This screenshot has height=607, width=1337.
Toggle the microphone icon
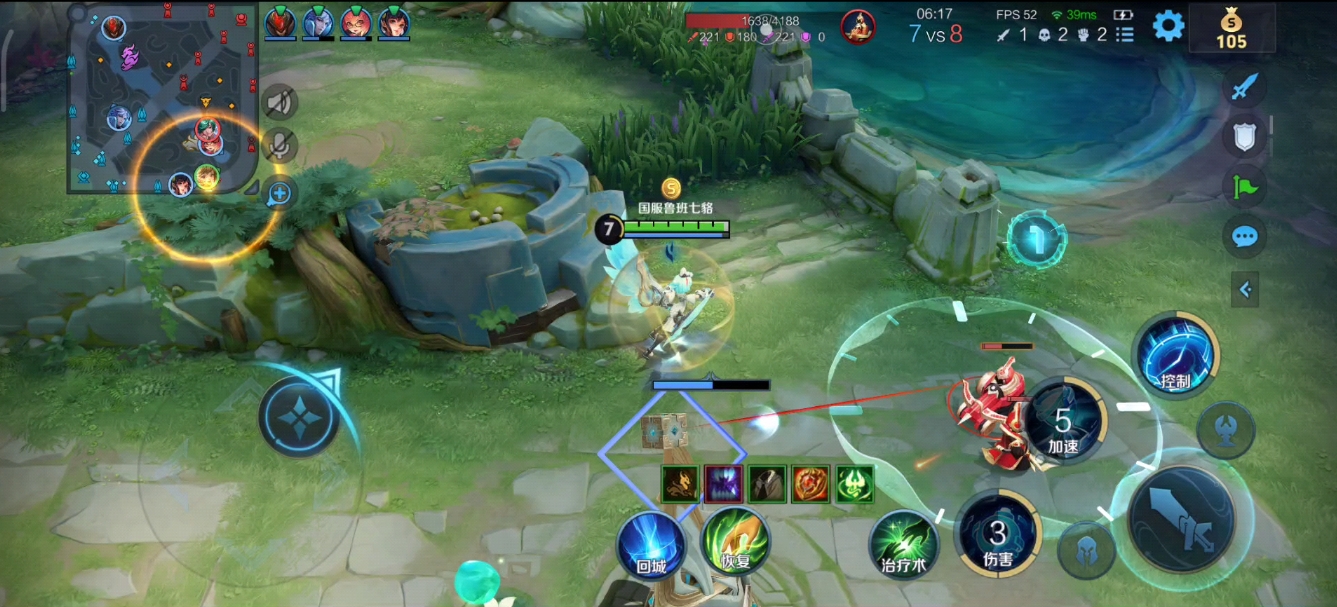pos(281,146)
